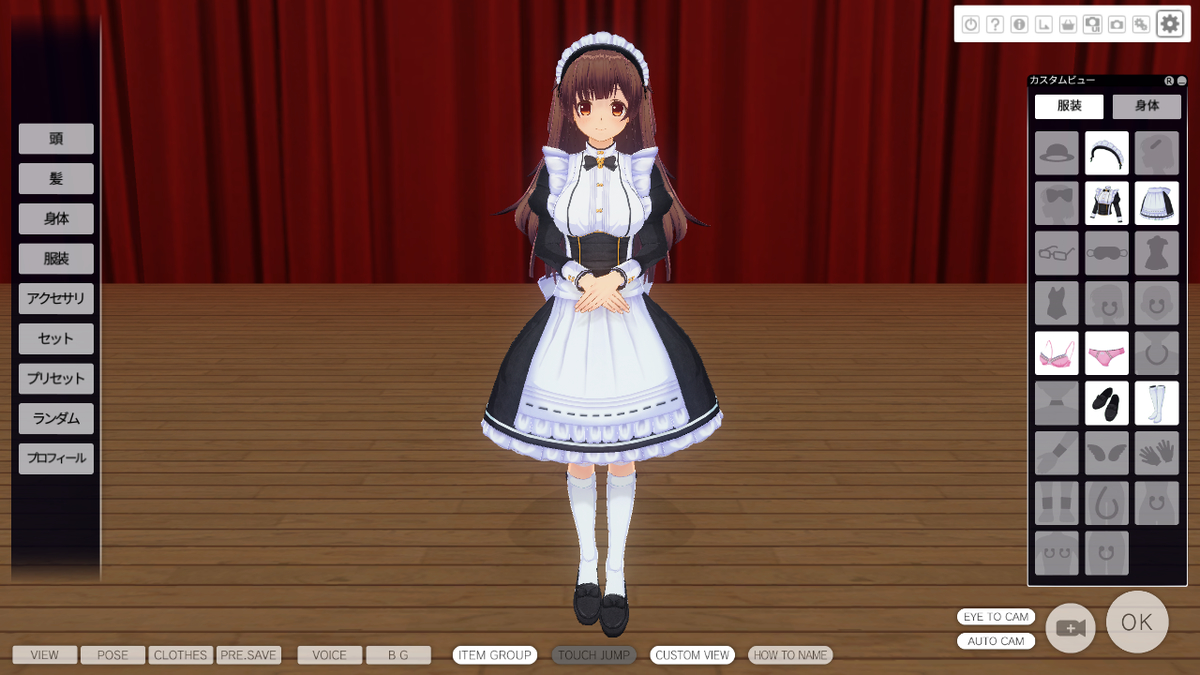Viewport: 1200px width, 675px height.
Task: Select the maid headband thumbnail
Action: (x=1107, y=153)
